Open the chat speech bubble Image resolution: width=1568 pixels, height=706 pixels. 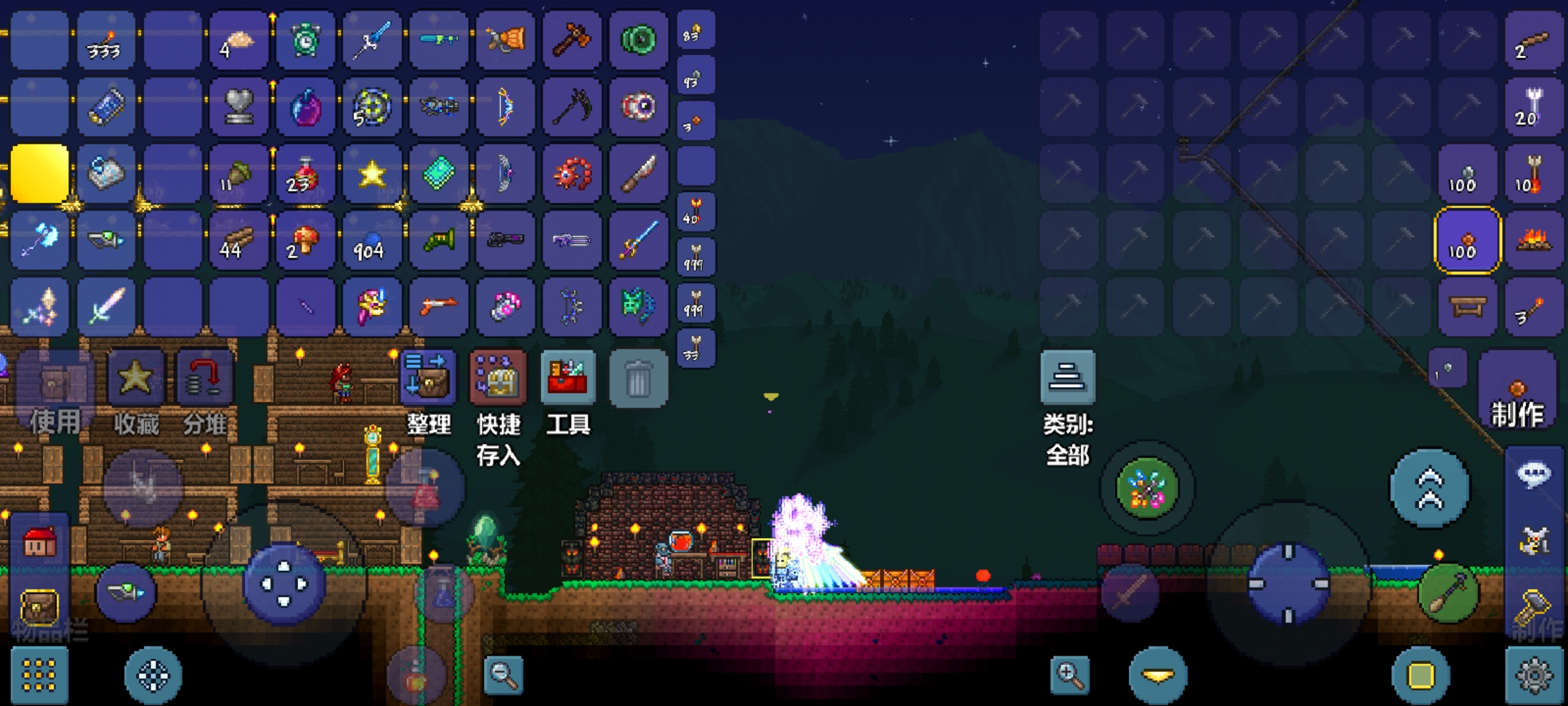click(x=1533, y=474)
